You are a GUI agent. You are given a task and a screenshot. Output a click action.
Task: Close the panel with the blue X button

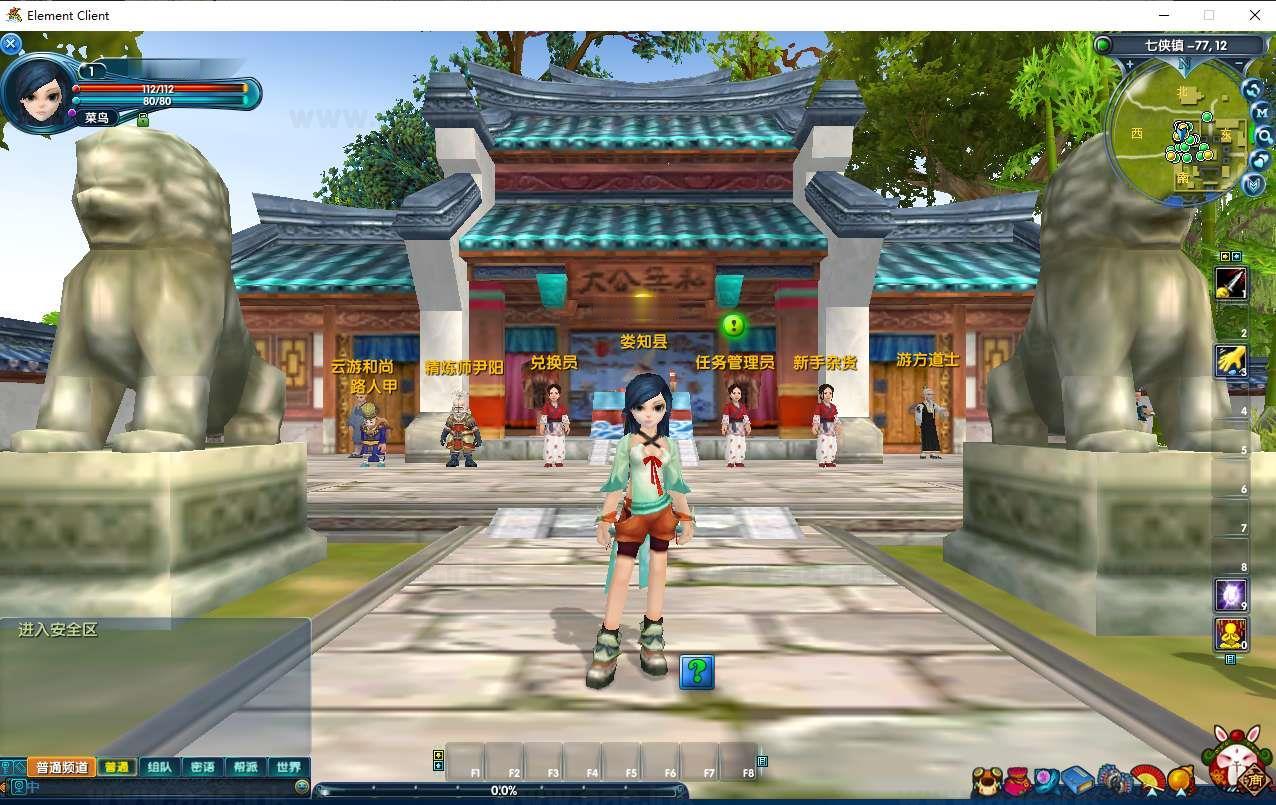pos(11,44)
